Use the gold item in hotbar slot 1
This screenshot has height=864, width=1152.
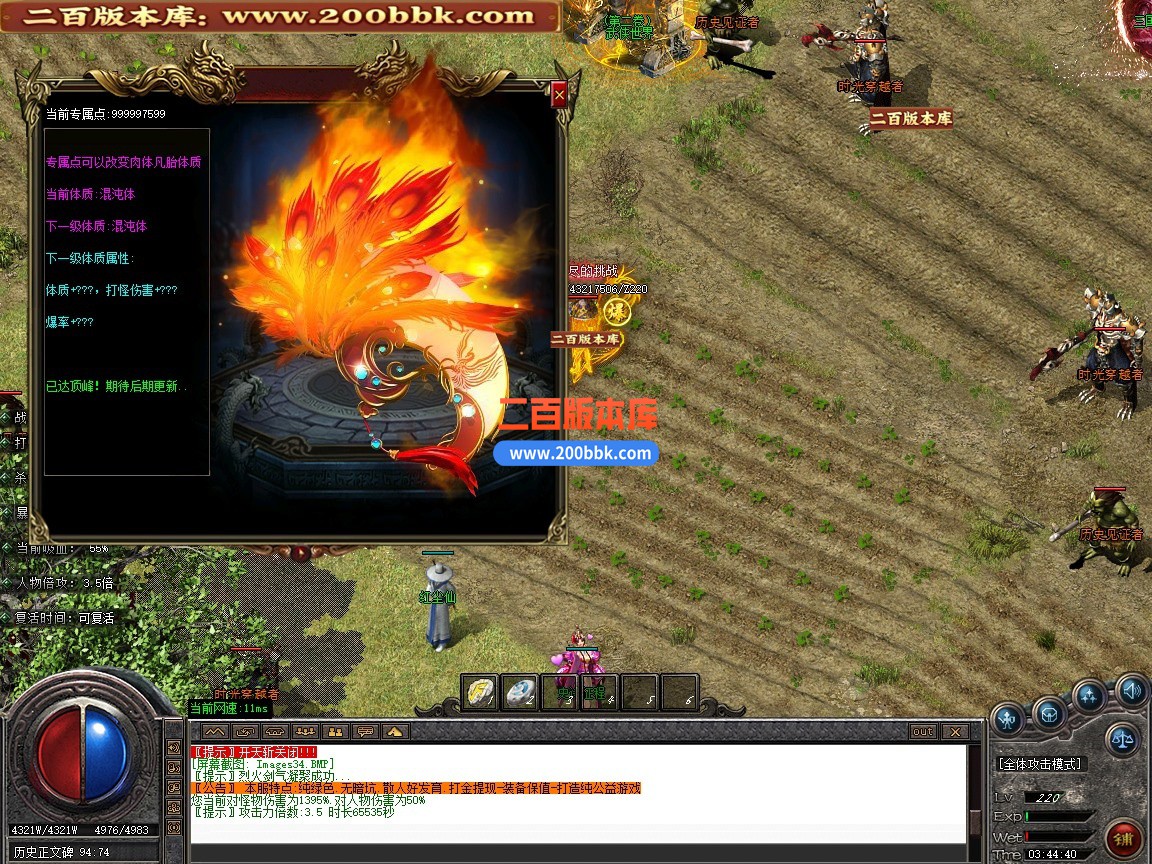[480, 692]
